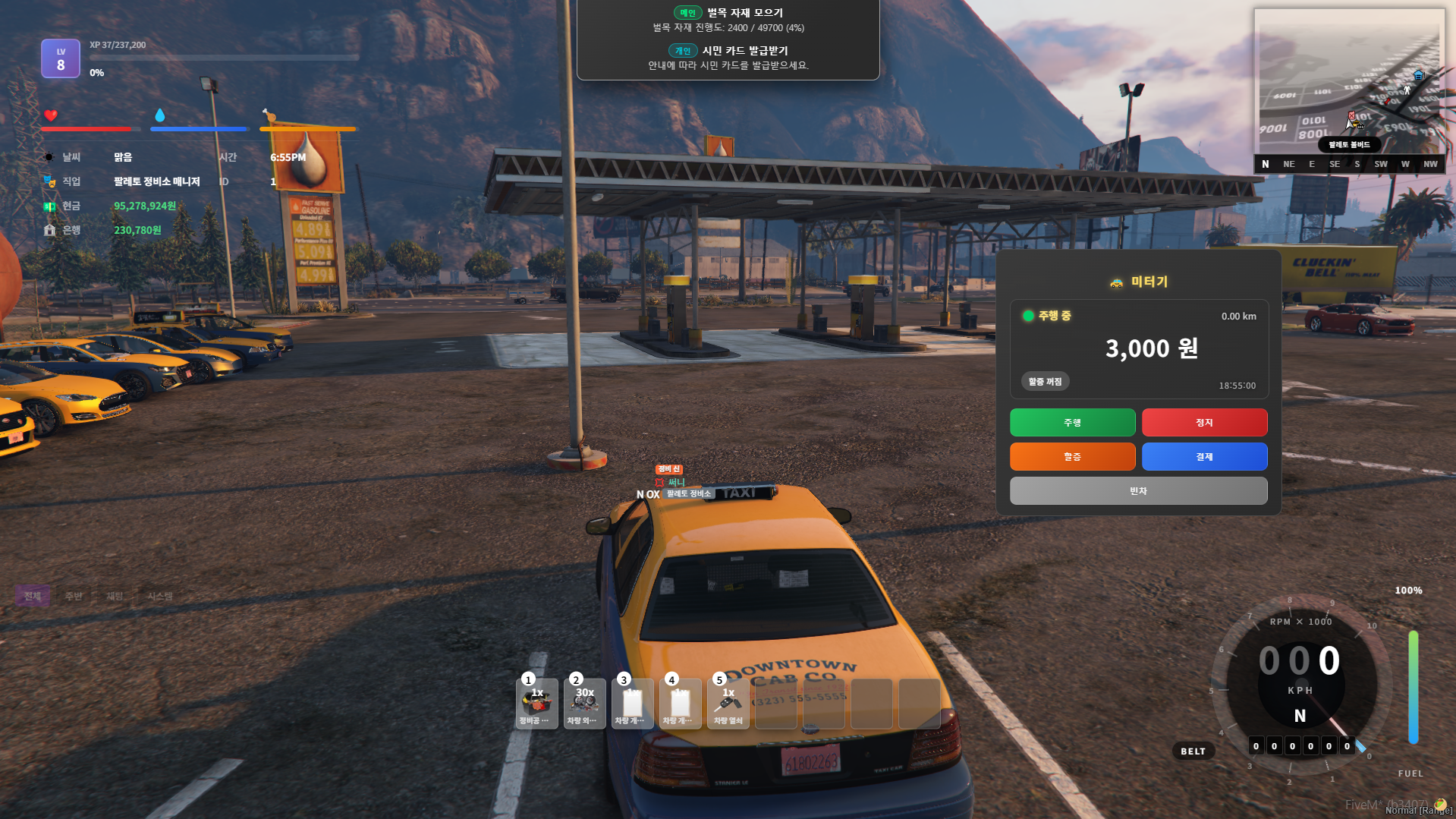Switch to the 전체 chat tab
The image size is (1456, 819).
point(32,596)
